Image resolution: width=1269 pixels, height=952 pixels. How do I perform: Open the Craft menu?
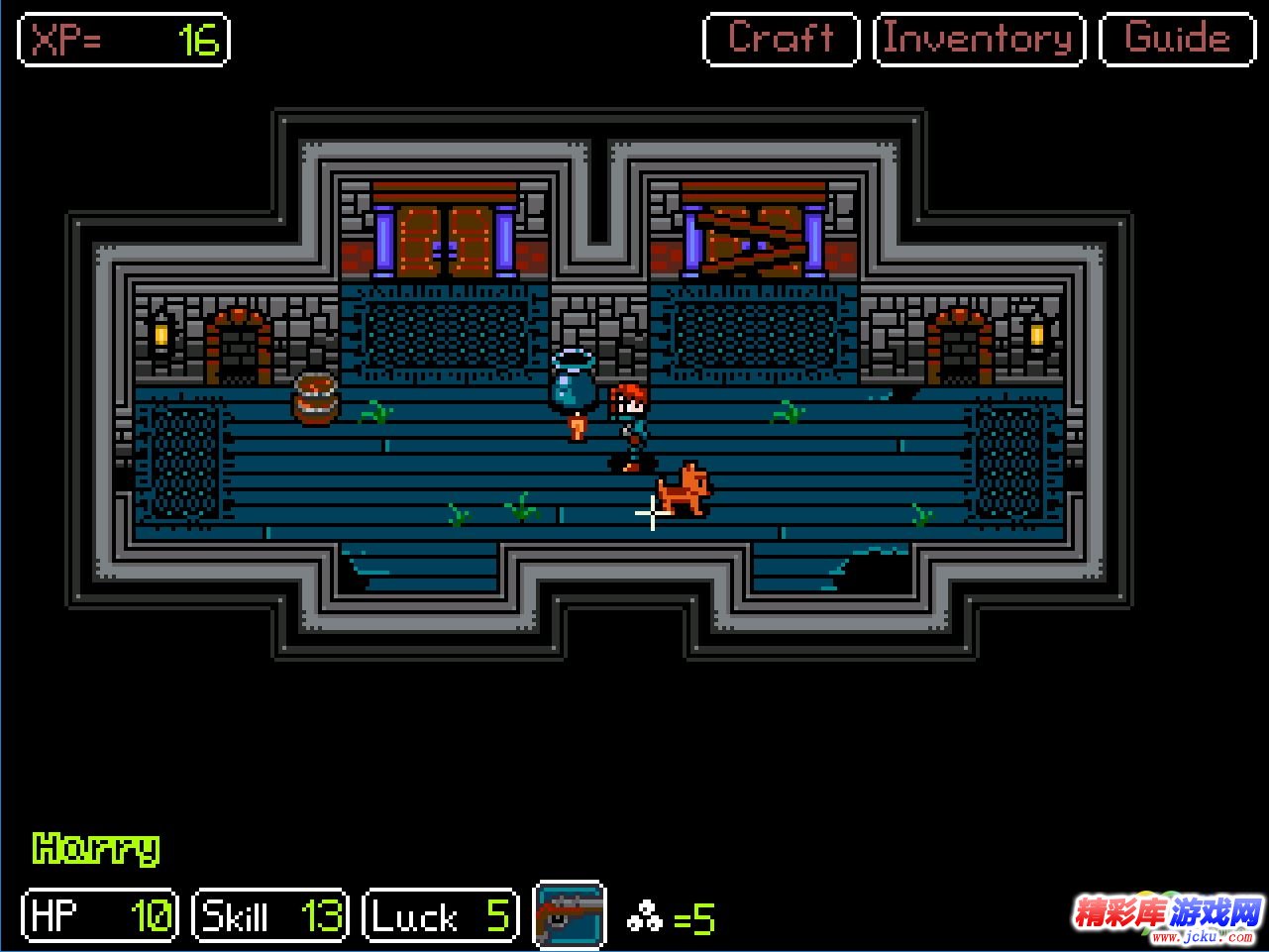pyautogui.click(x=781, y=40)
